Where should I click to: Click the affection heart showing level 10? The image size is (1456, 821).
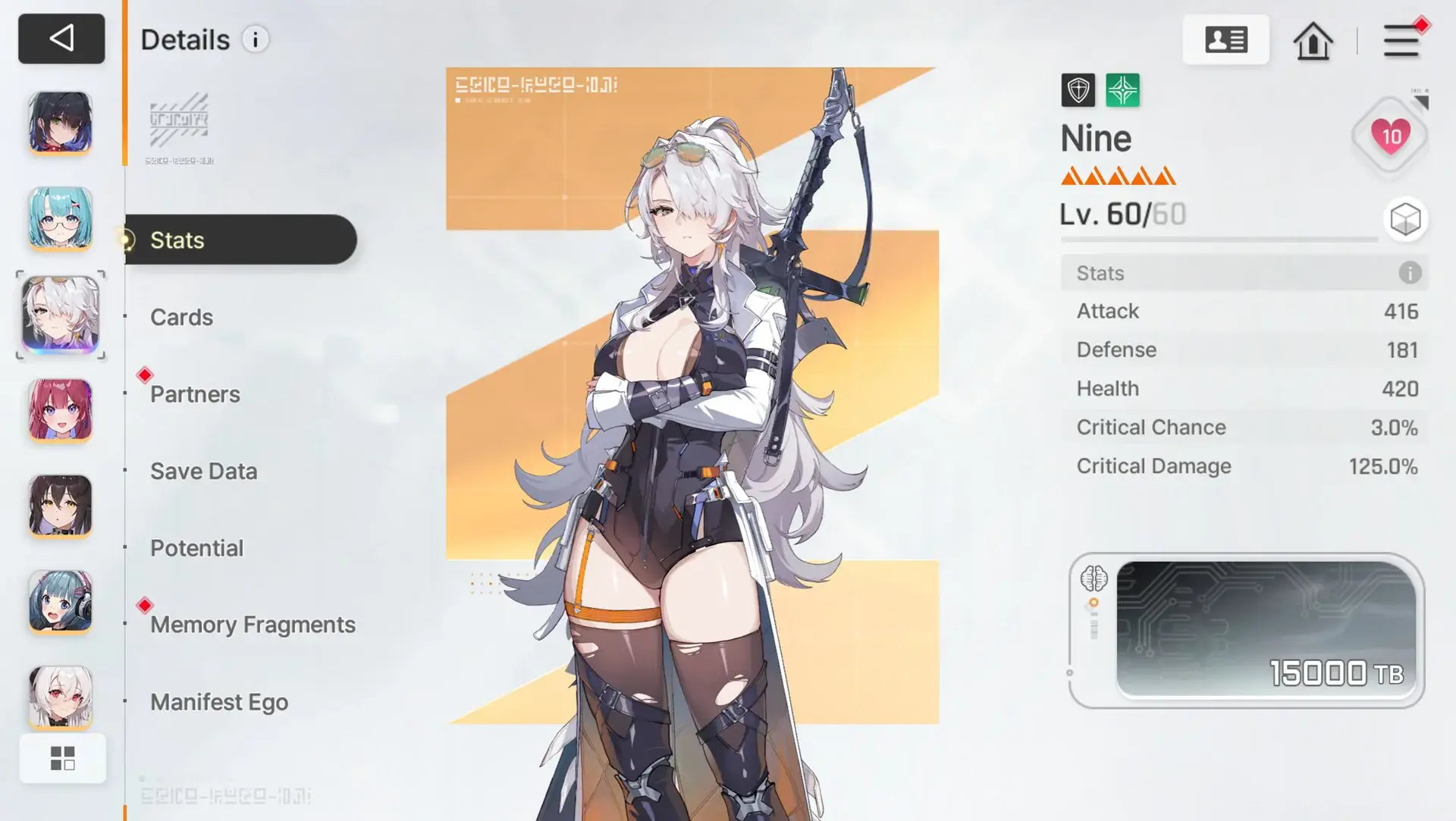point(1390,136)
